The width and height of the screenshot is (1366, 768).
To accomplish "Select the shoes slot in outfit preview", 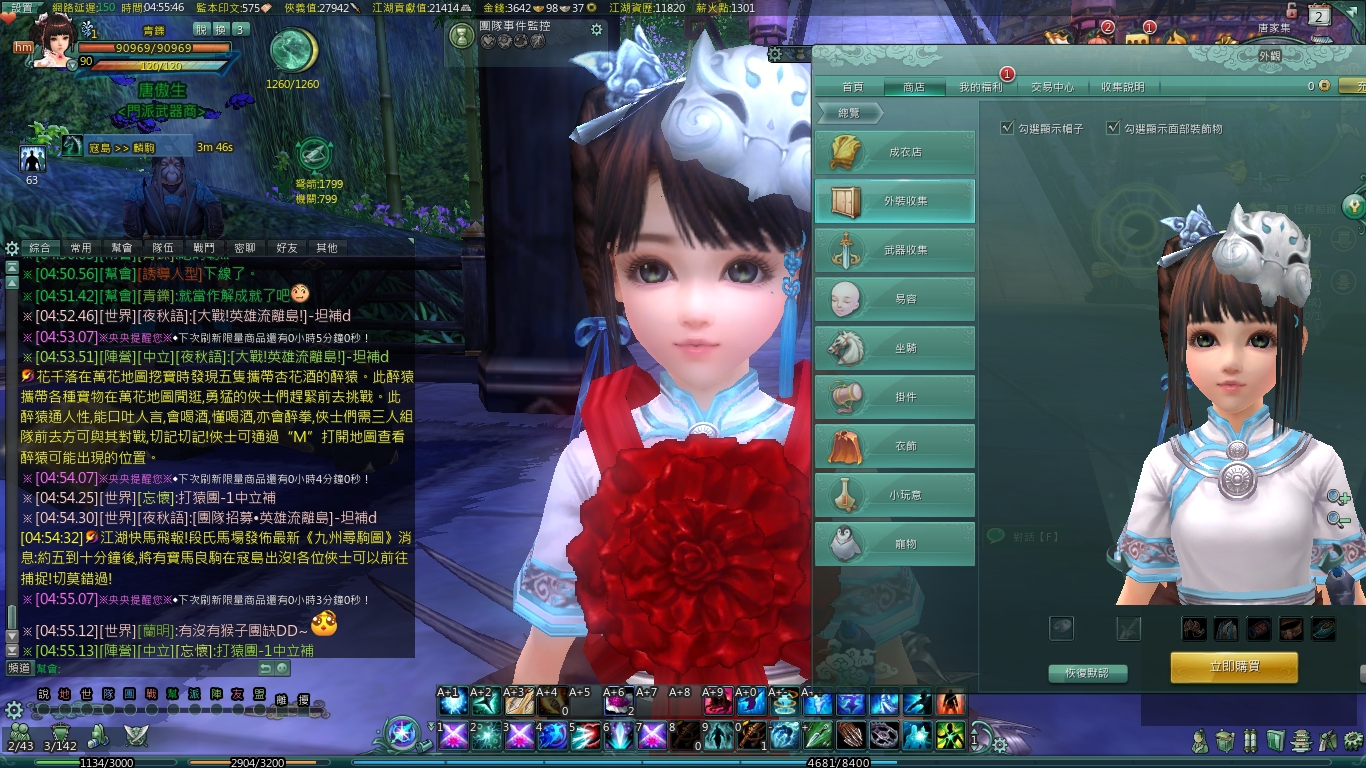I will coord(1322,629).
